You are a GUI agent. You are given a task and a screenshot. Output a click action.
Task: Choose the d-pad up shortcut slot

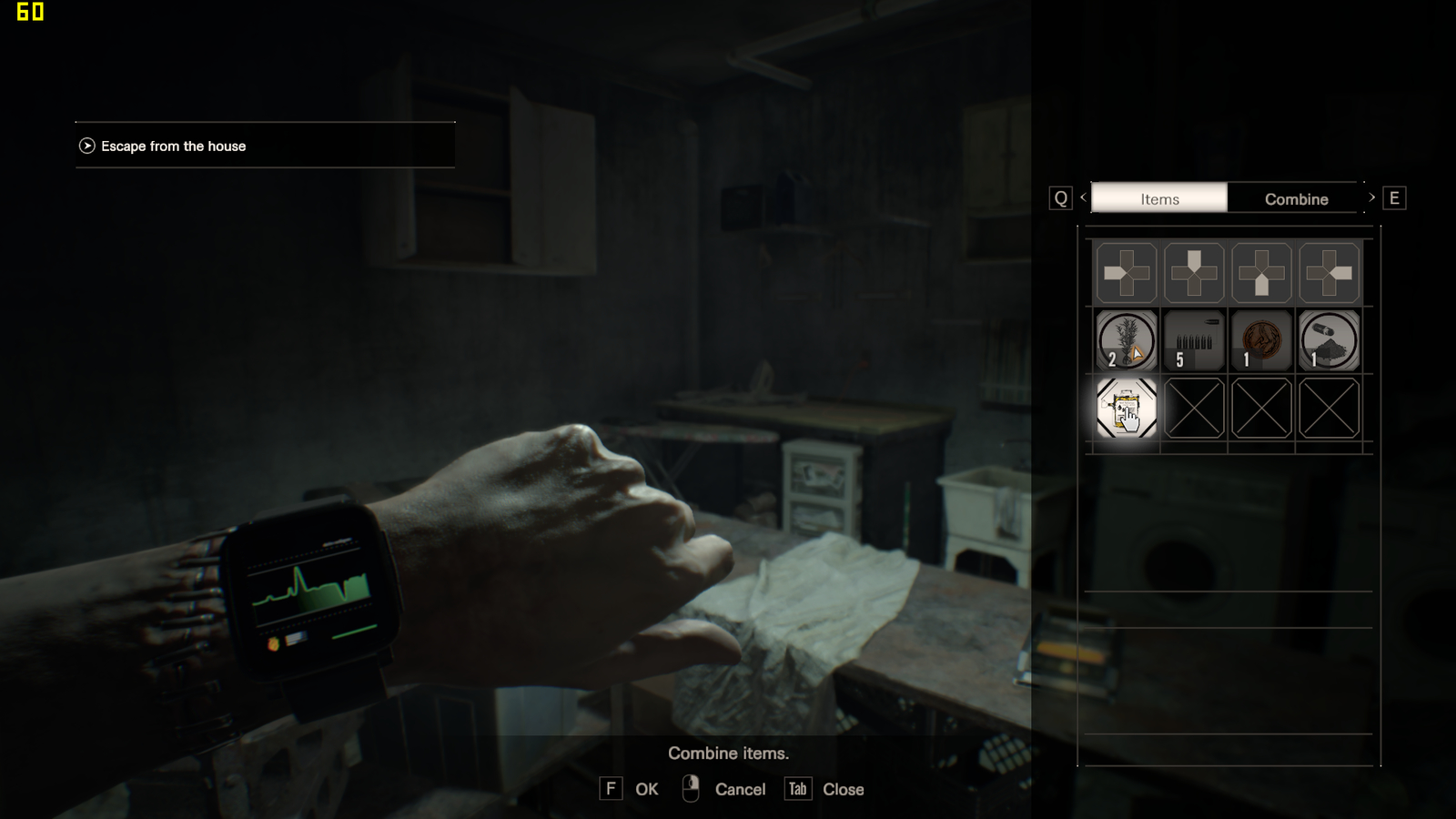click(x=1194, y=273)
